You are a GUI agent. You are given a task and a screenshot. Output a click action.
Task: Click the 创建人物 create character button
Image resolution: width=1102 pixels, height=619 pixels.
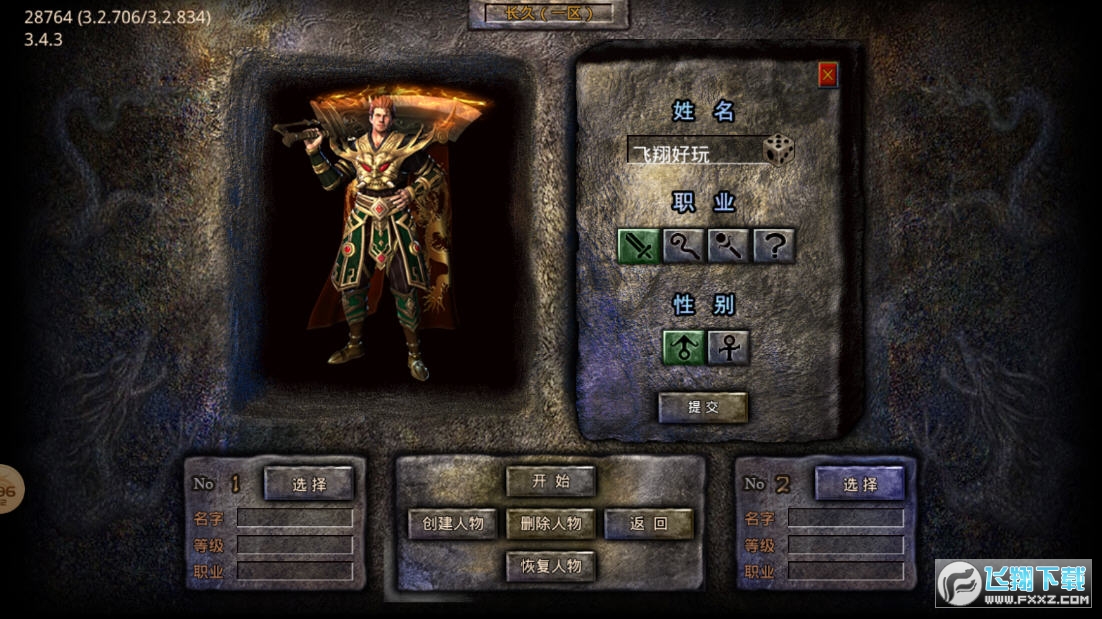coord(453,523)
